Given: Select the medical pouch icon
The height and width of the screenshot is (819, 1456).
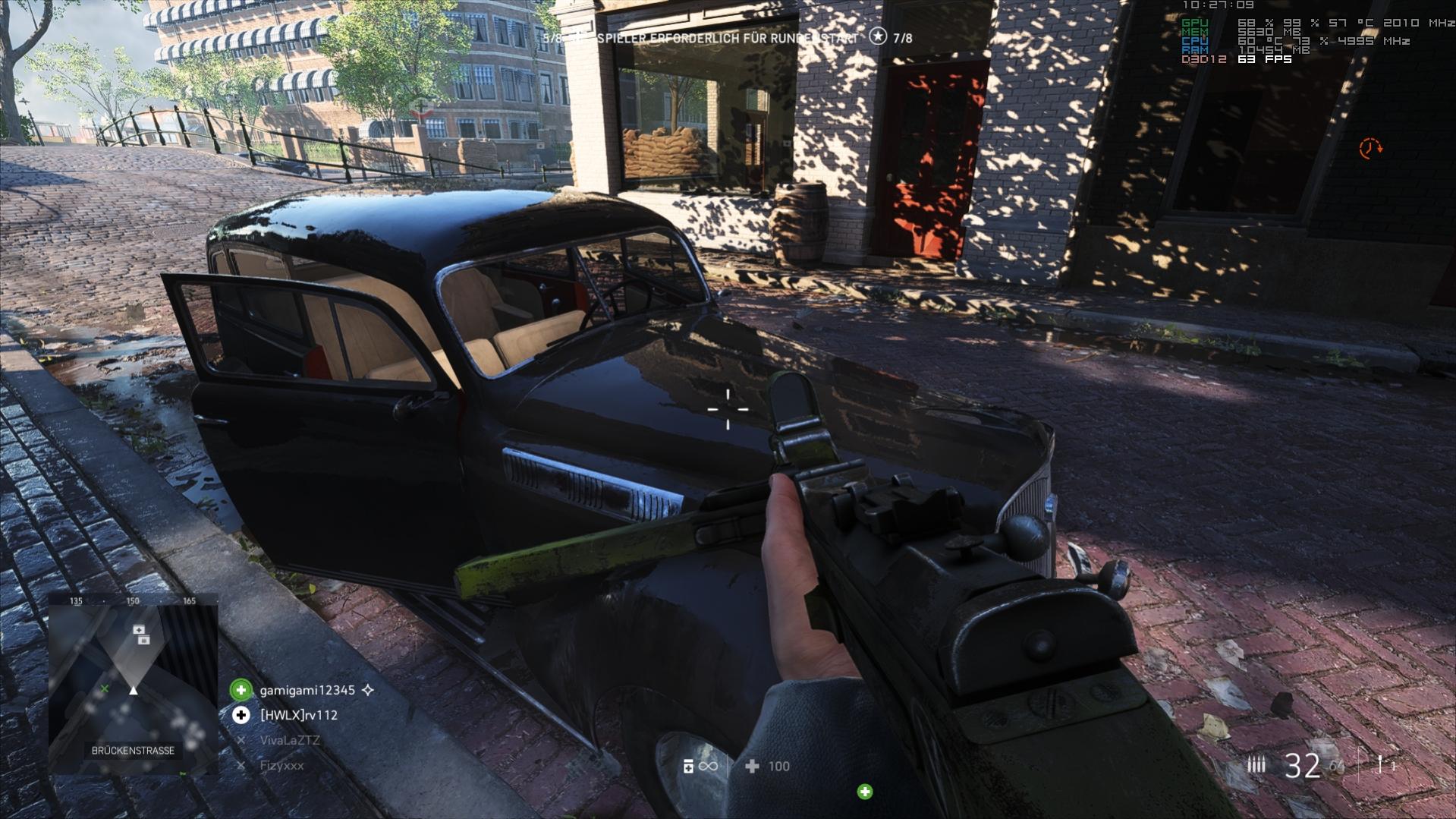Looking at the screenshot, I should tap(688, 766).
